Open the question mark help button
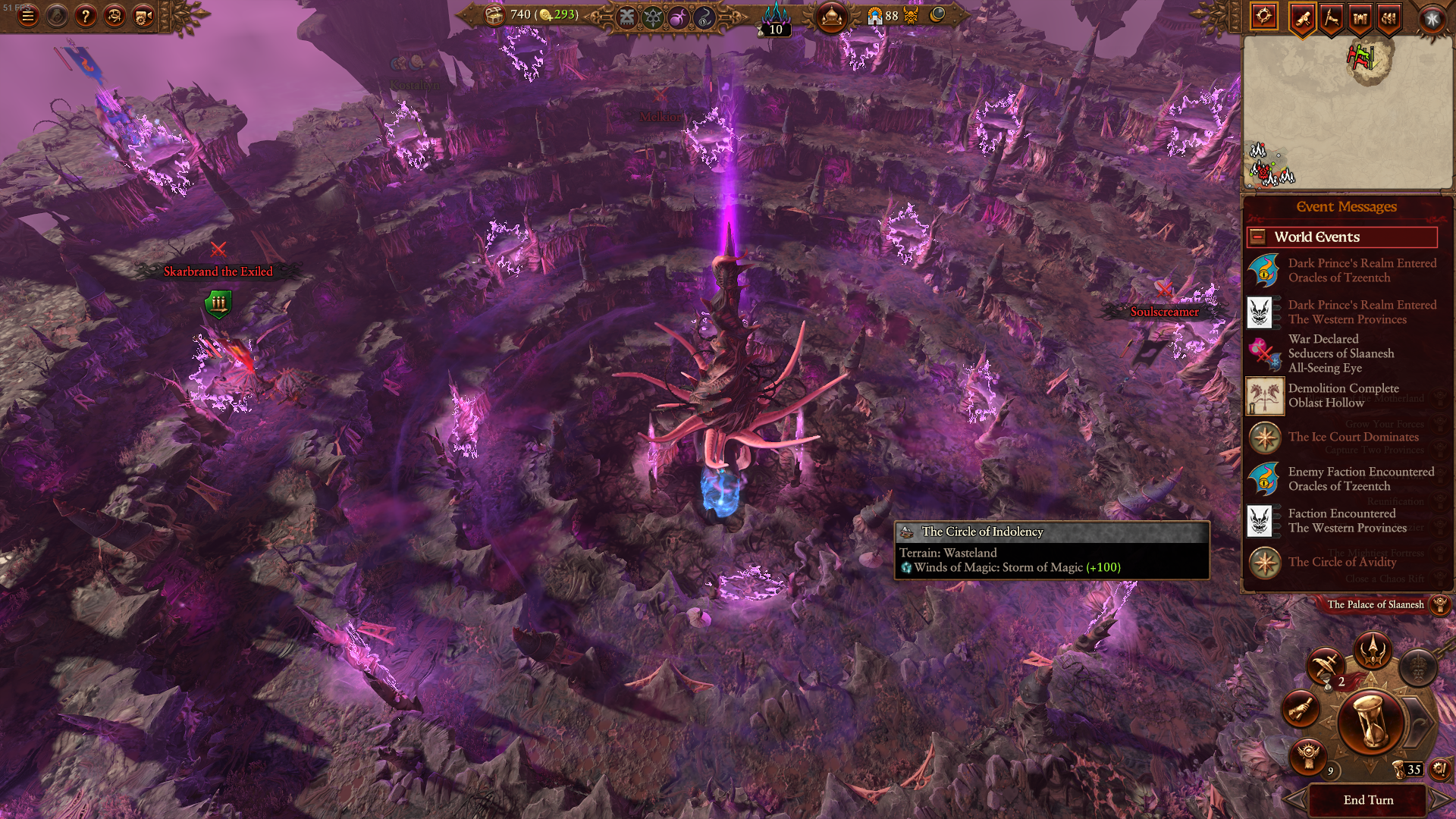The width and height of the screenshot is (1456, 819). tap(86, 16)
